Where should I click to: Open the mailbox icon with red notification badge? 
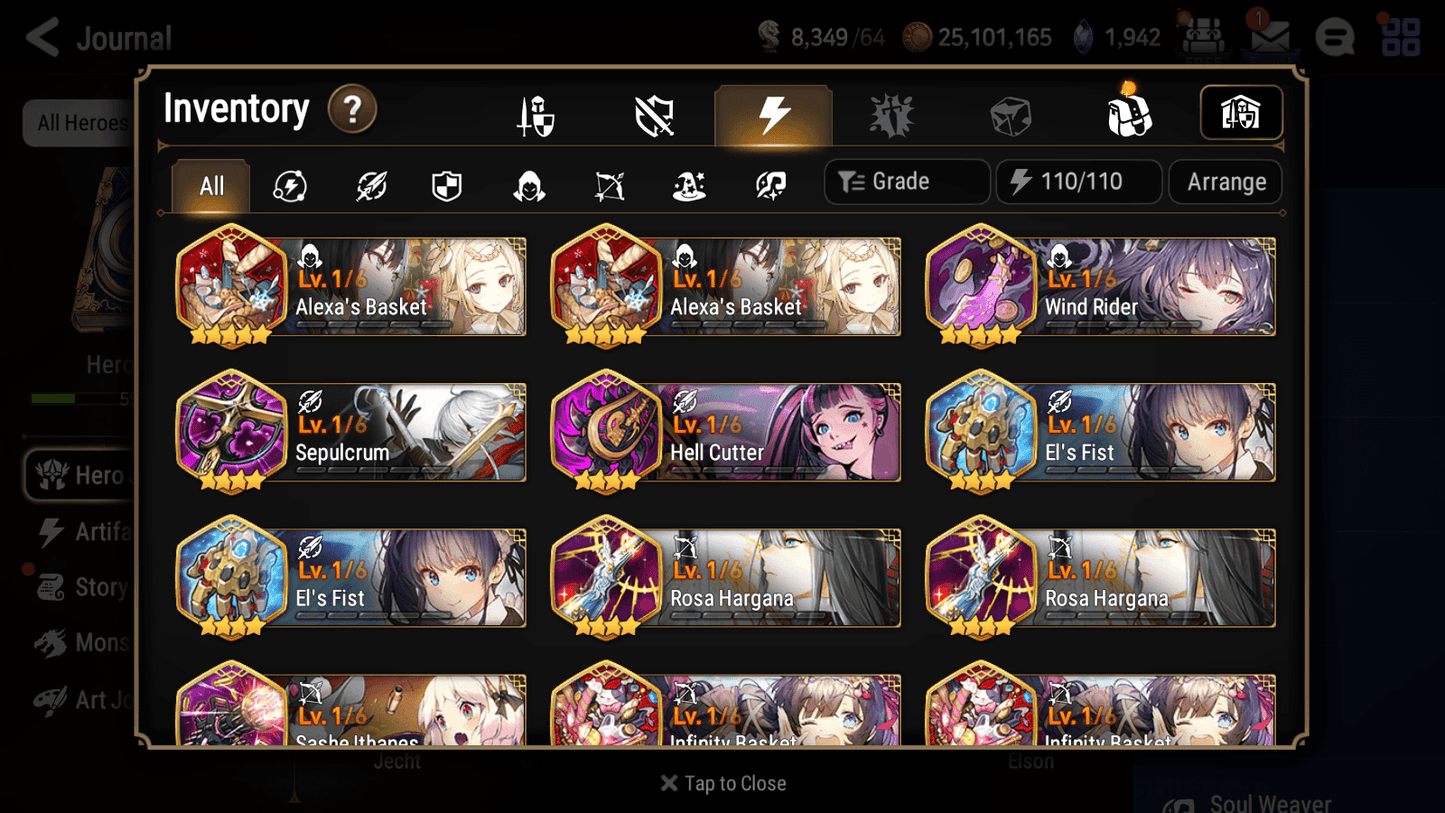point(1268,37)
